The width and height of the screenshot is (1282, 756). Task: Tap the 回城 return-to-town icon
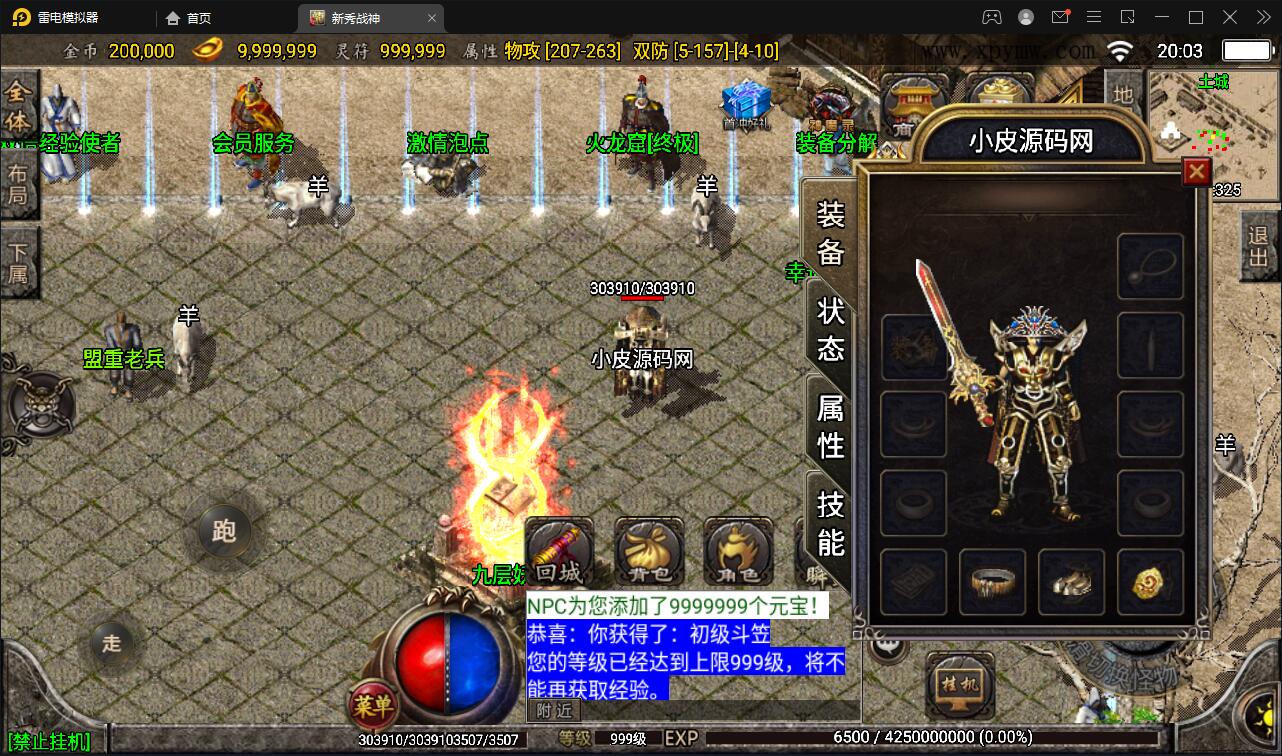(560, 550)
